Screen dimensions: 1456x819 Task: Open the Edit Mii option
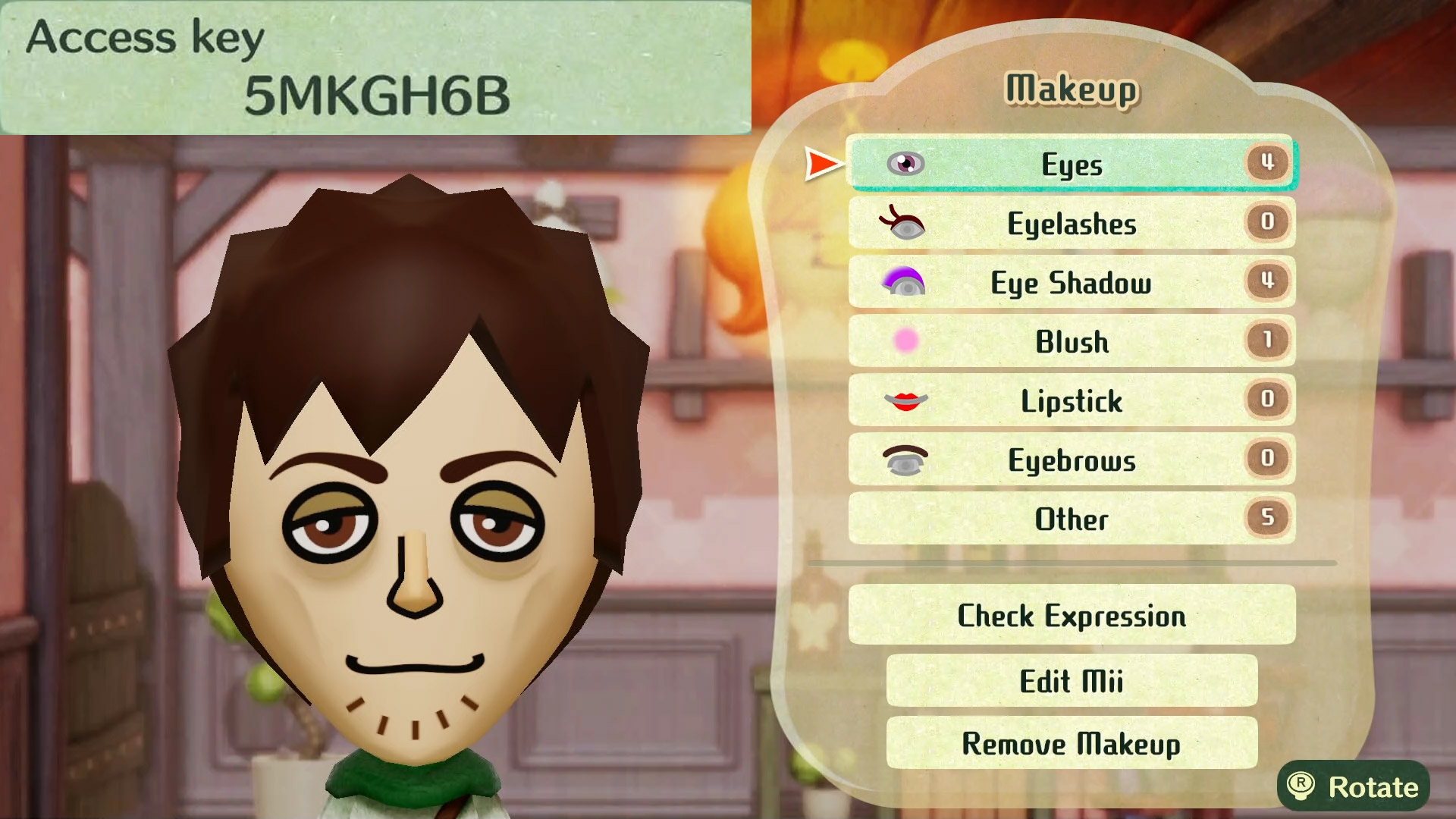[x=1071, y=680]
